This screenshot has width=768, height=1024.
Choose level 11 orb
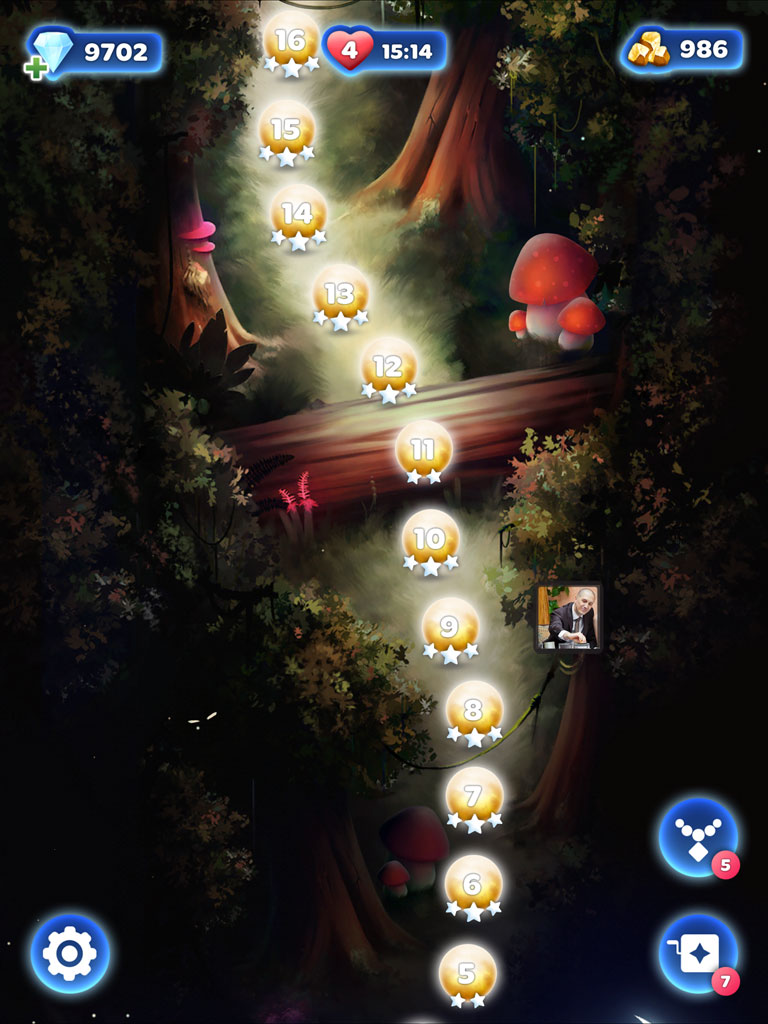[x=424, y=450]
